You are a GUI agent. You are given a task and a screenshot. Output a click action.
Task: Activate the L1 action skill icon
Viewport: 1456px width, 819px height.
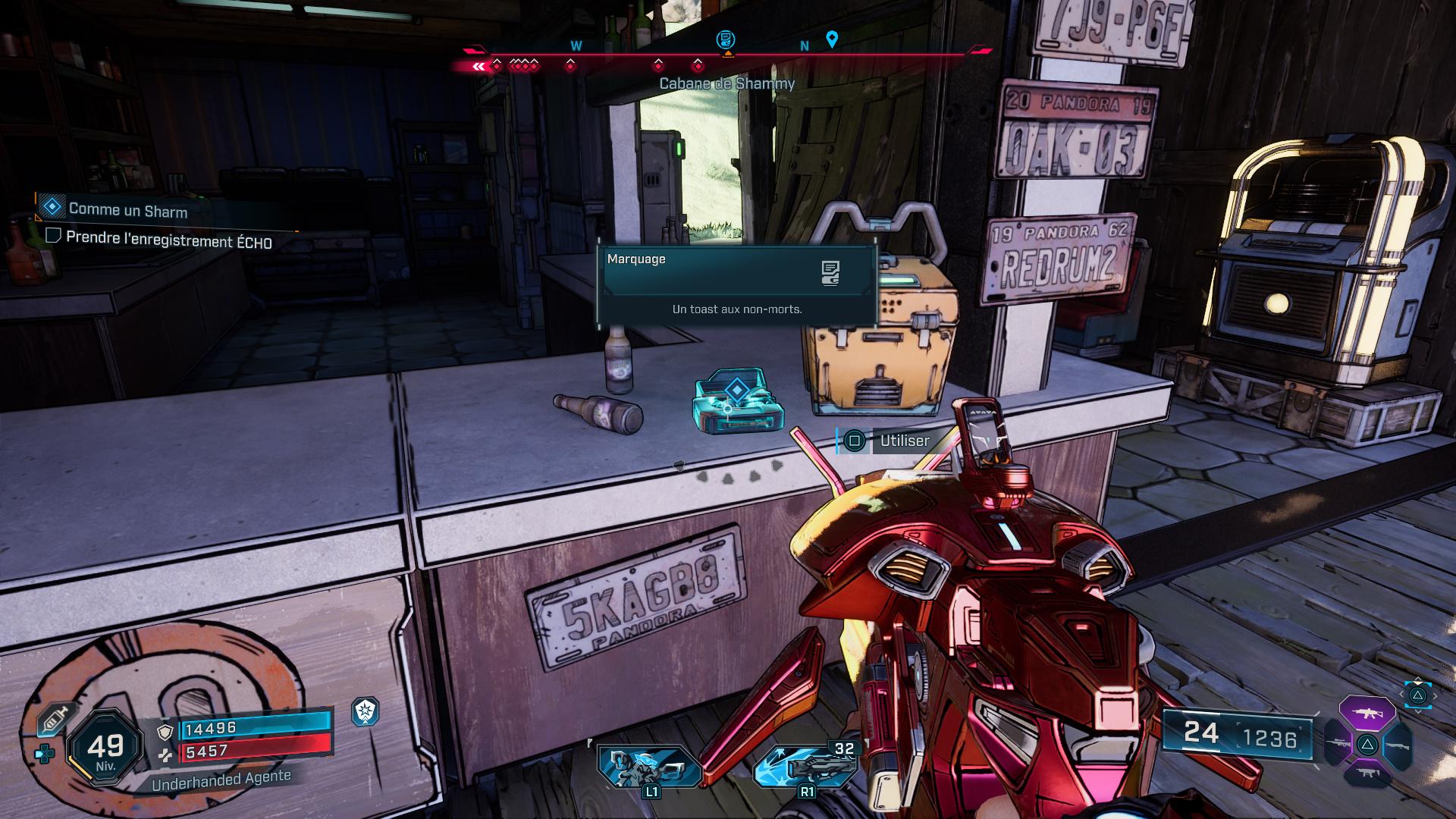[648, 767]
